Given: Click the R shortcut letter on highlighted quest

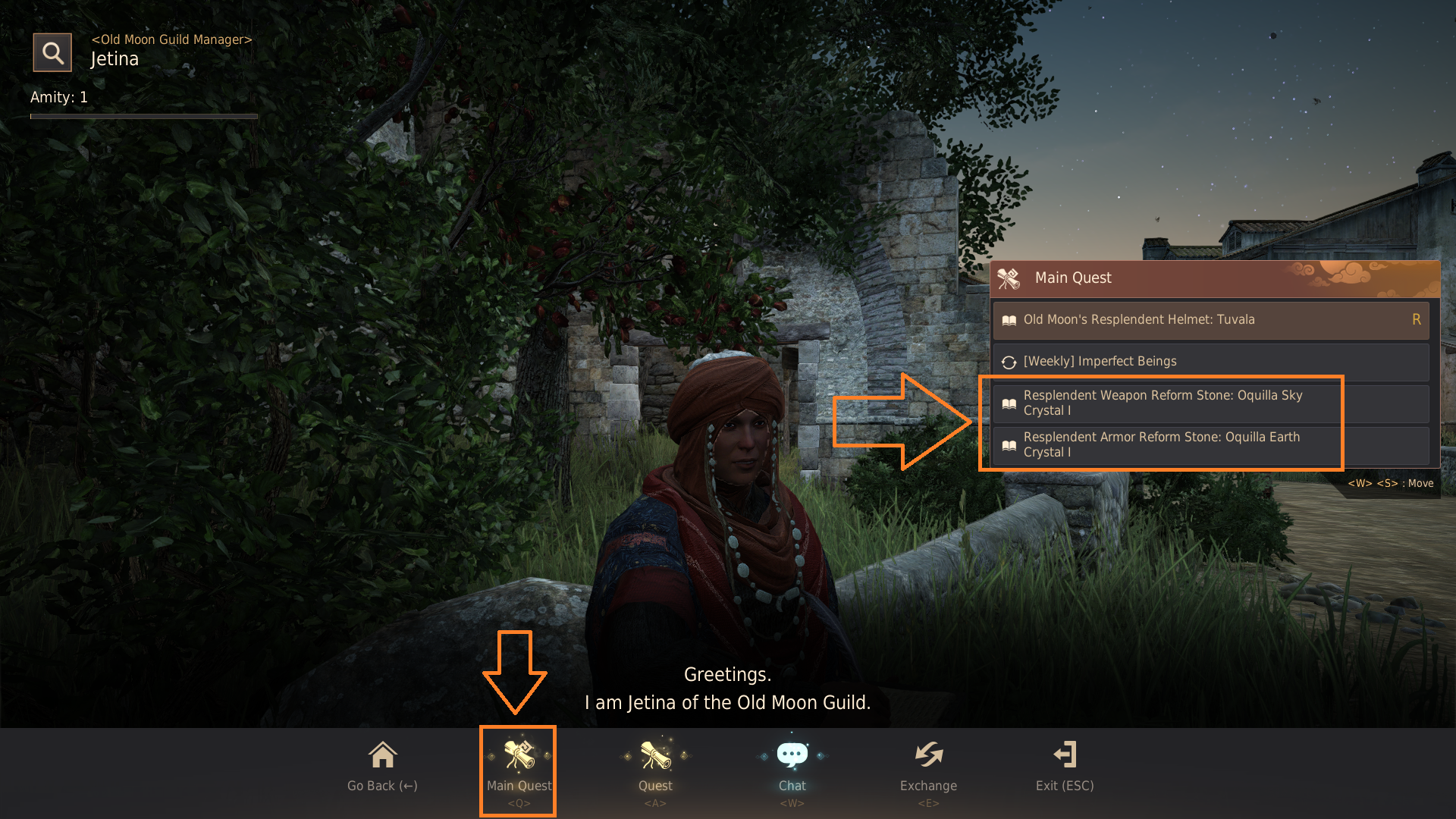Looking at the screenshot, I should click(1417, 319).
